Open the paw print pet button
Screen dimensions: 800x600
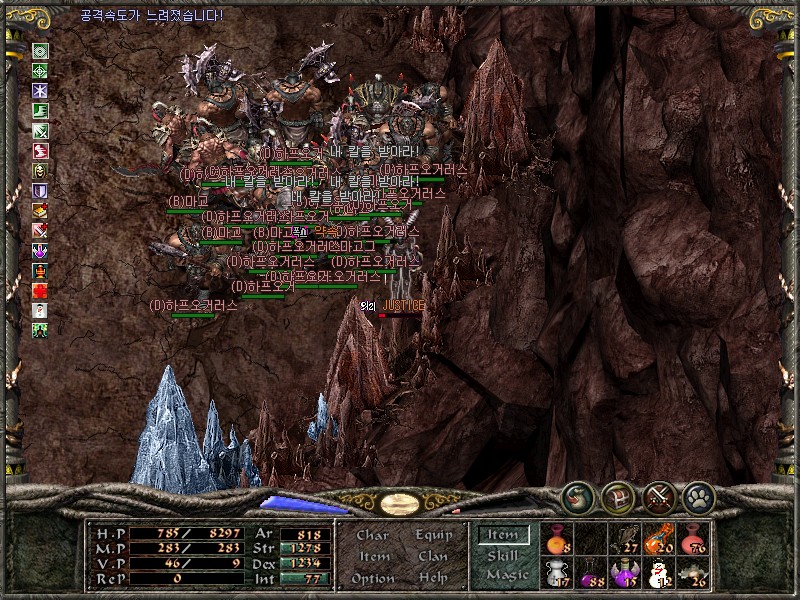tap(697, 495)
